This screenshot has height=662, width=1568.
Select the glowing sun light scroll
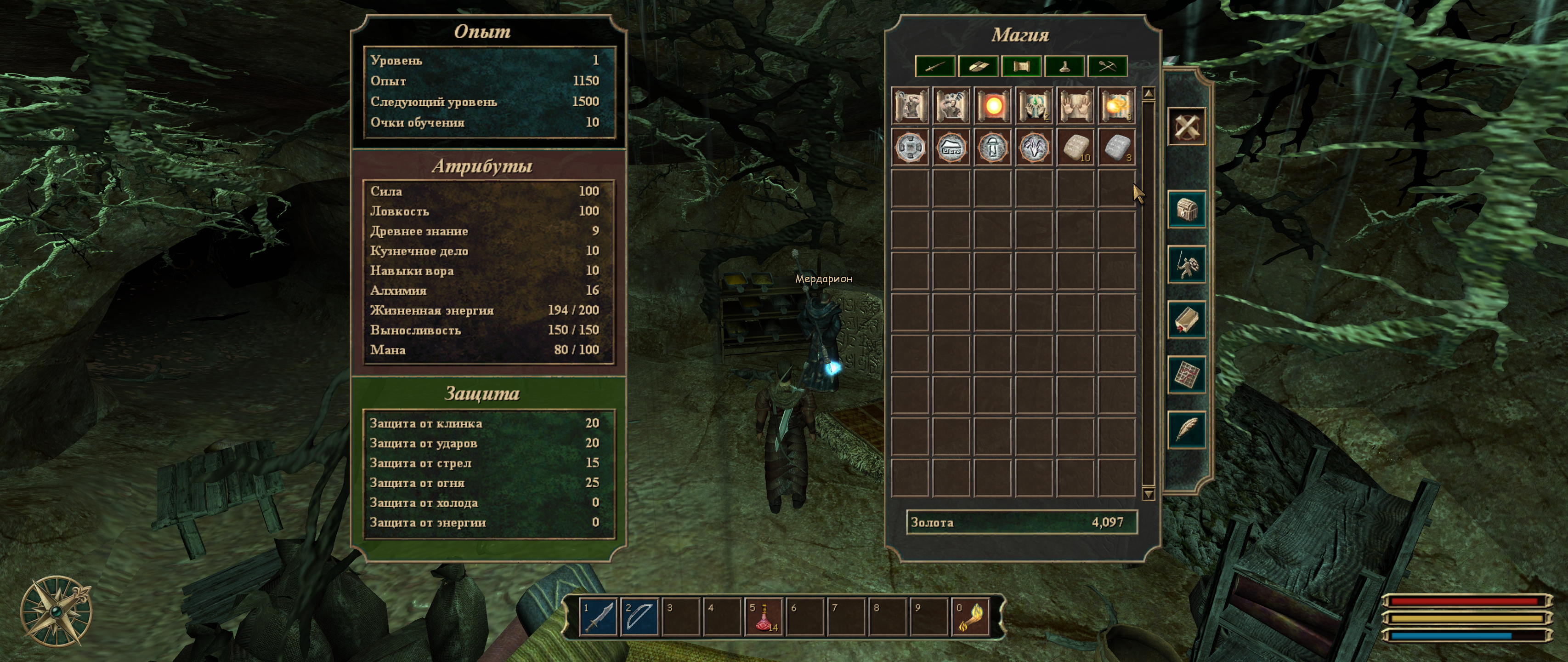pyautogui.click(x=993, y=106)
